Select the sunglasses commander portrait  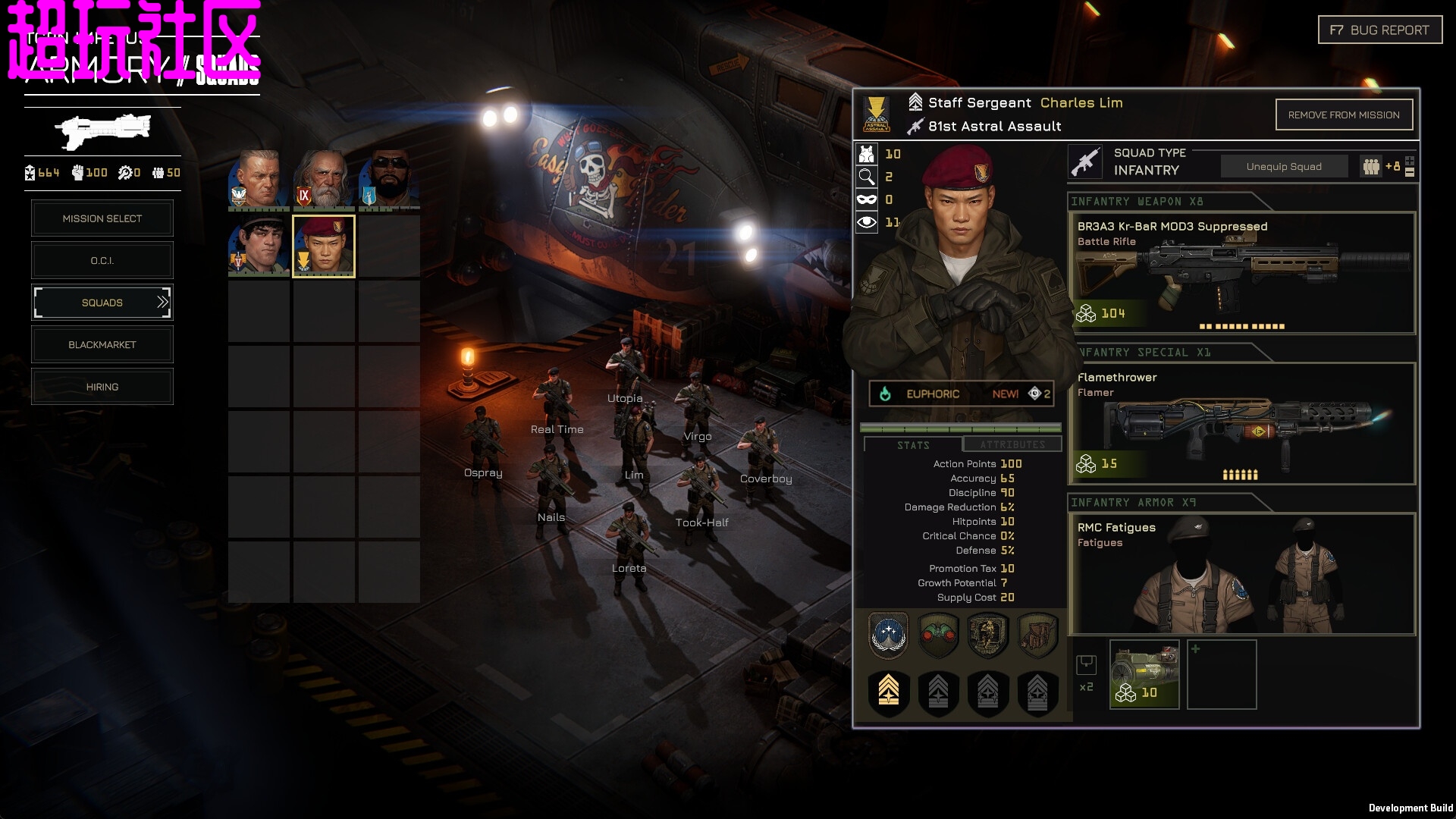click(x=389, y=179)
